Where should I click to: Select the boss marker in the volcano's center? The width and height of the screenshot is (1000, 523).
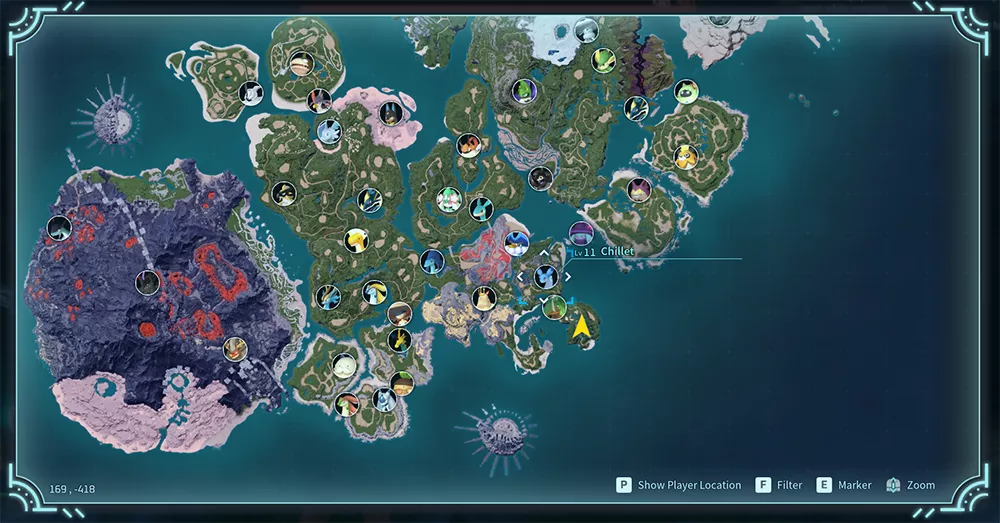[x=147, y=283]
